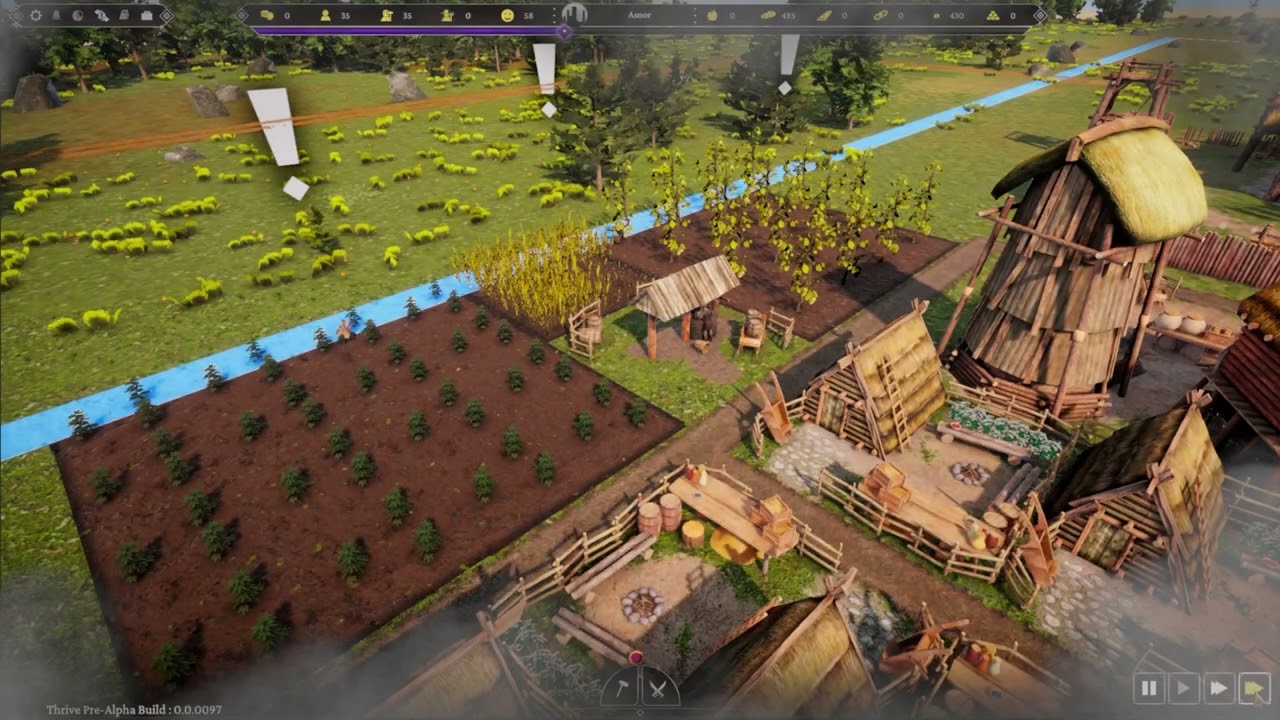Open the gear settings icon
The height and width of the screenshot is (720, 1280).
[36, 16]
